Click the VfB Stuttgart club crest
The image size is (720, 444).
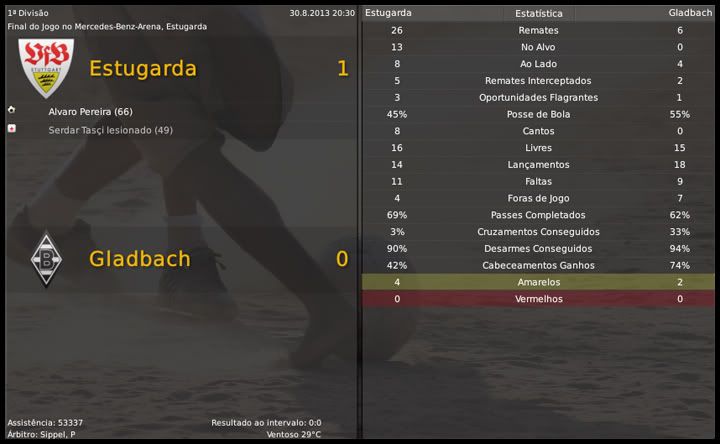tap(46, 68)
